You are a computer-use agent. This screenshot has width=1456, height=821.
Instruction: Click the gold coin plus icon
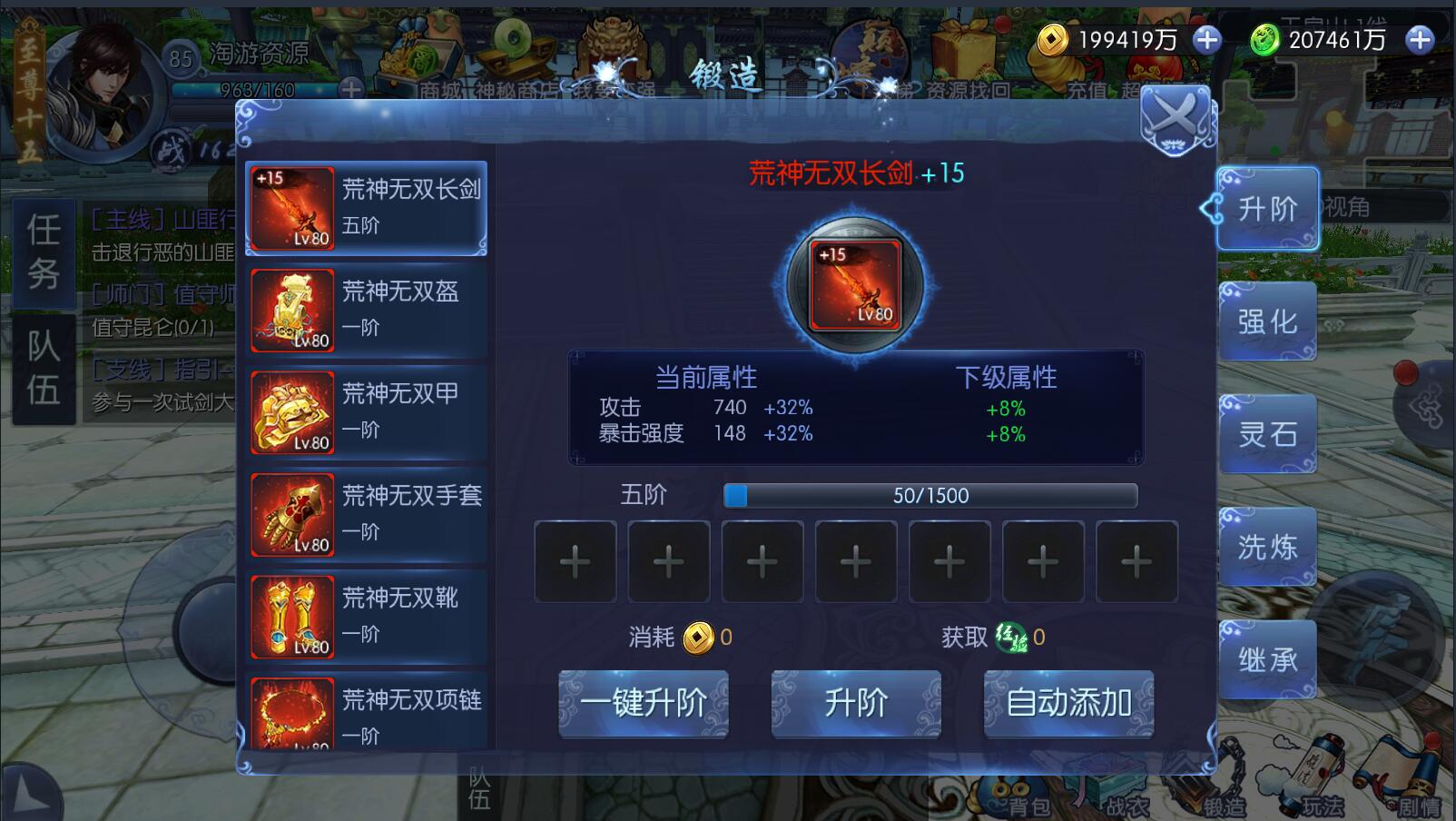[1206, 40]
